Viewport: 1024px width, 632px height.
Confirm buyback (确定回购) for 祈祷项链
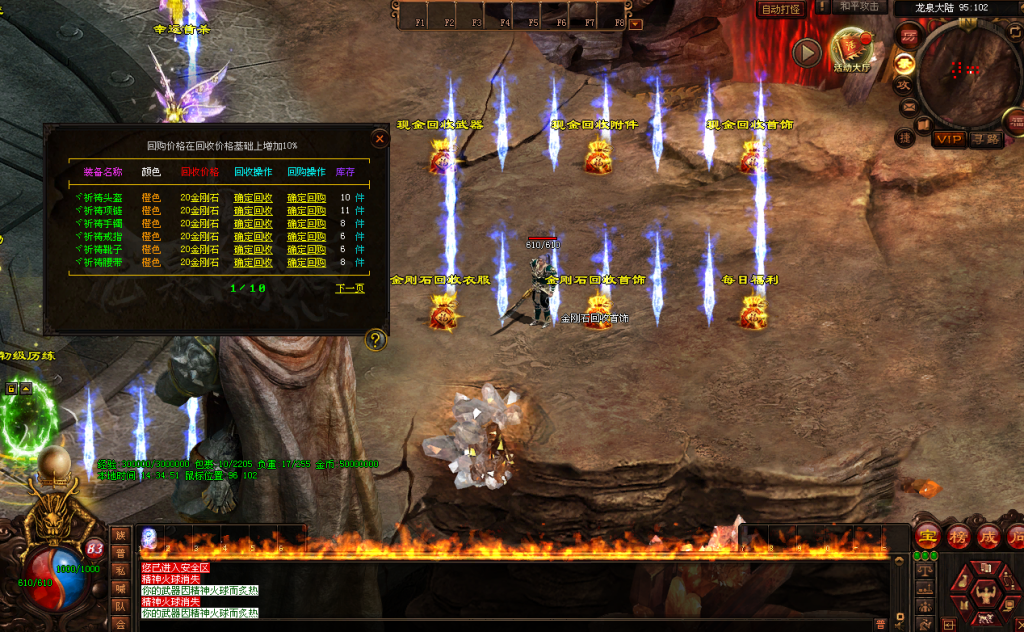coord(306,211)
